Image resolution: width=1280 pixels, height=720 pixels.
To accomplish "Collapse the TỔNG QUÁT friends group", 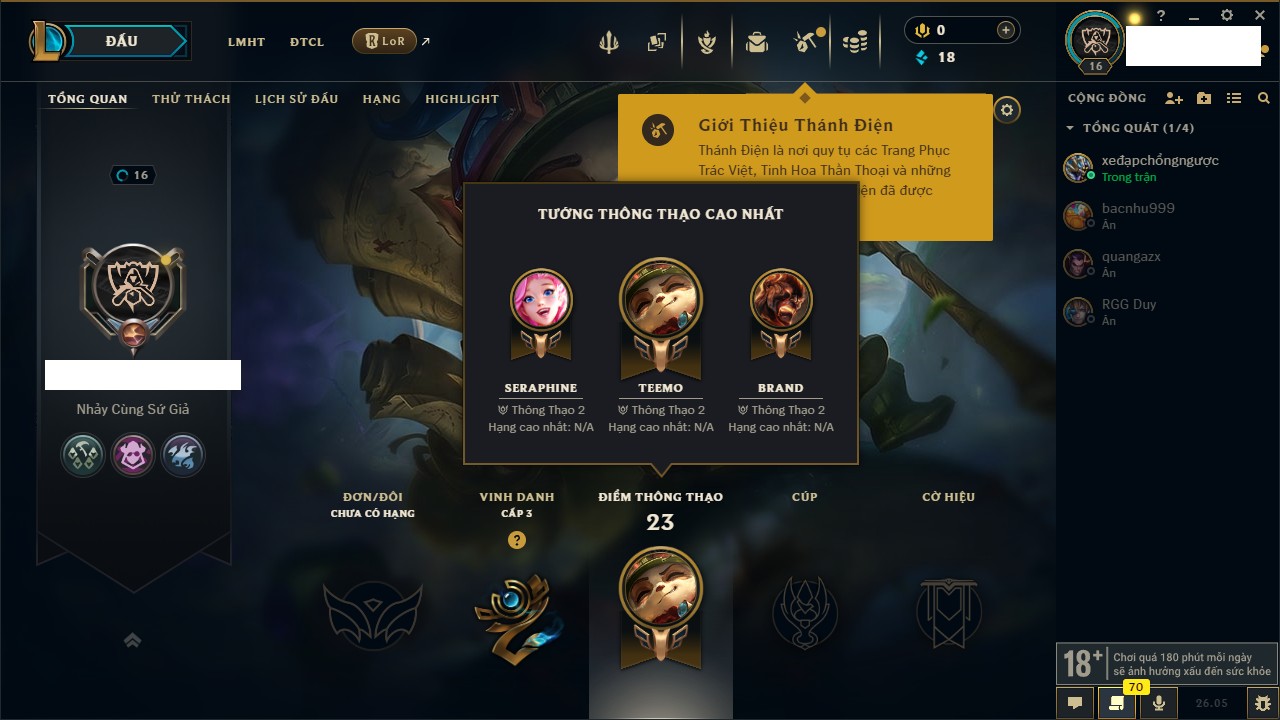I will (x=1070, y=128).
